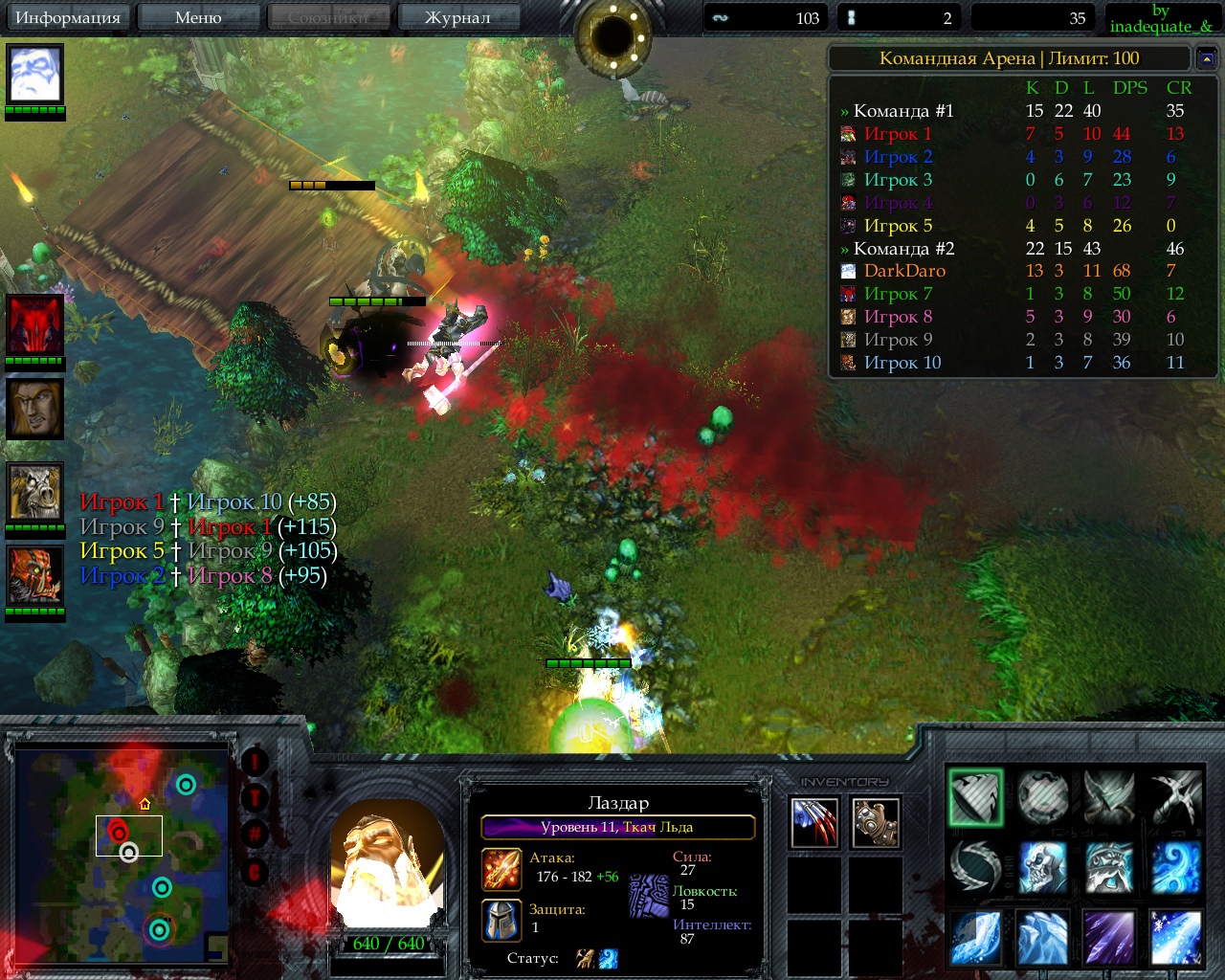The width and height of the screenshot is (1225, 980).
Task: Activate the blue swirl ability
Action: click(1175, 867)
